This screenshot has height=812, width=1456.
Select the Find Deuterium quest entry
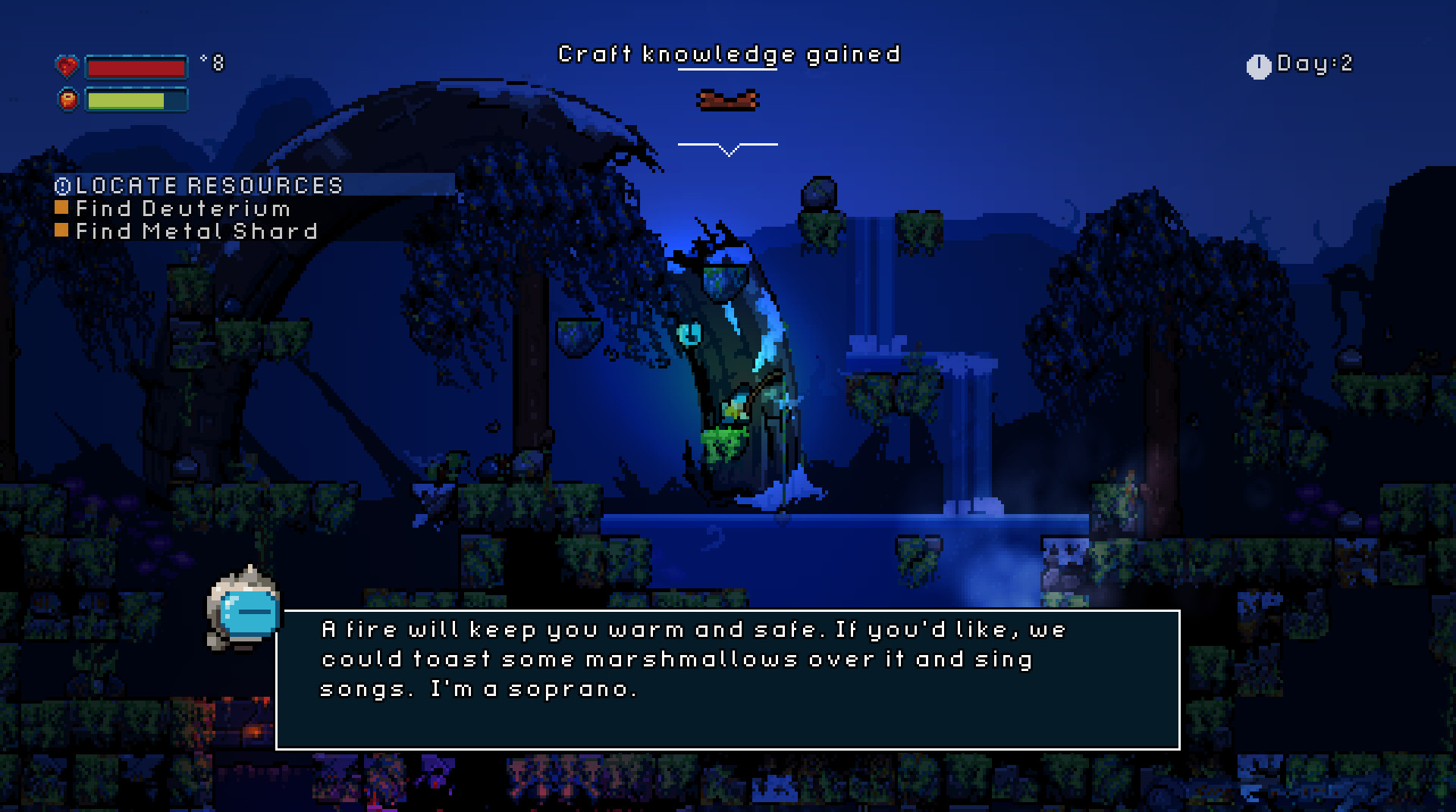pos(180,208)
